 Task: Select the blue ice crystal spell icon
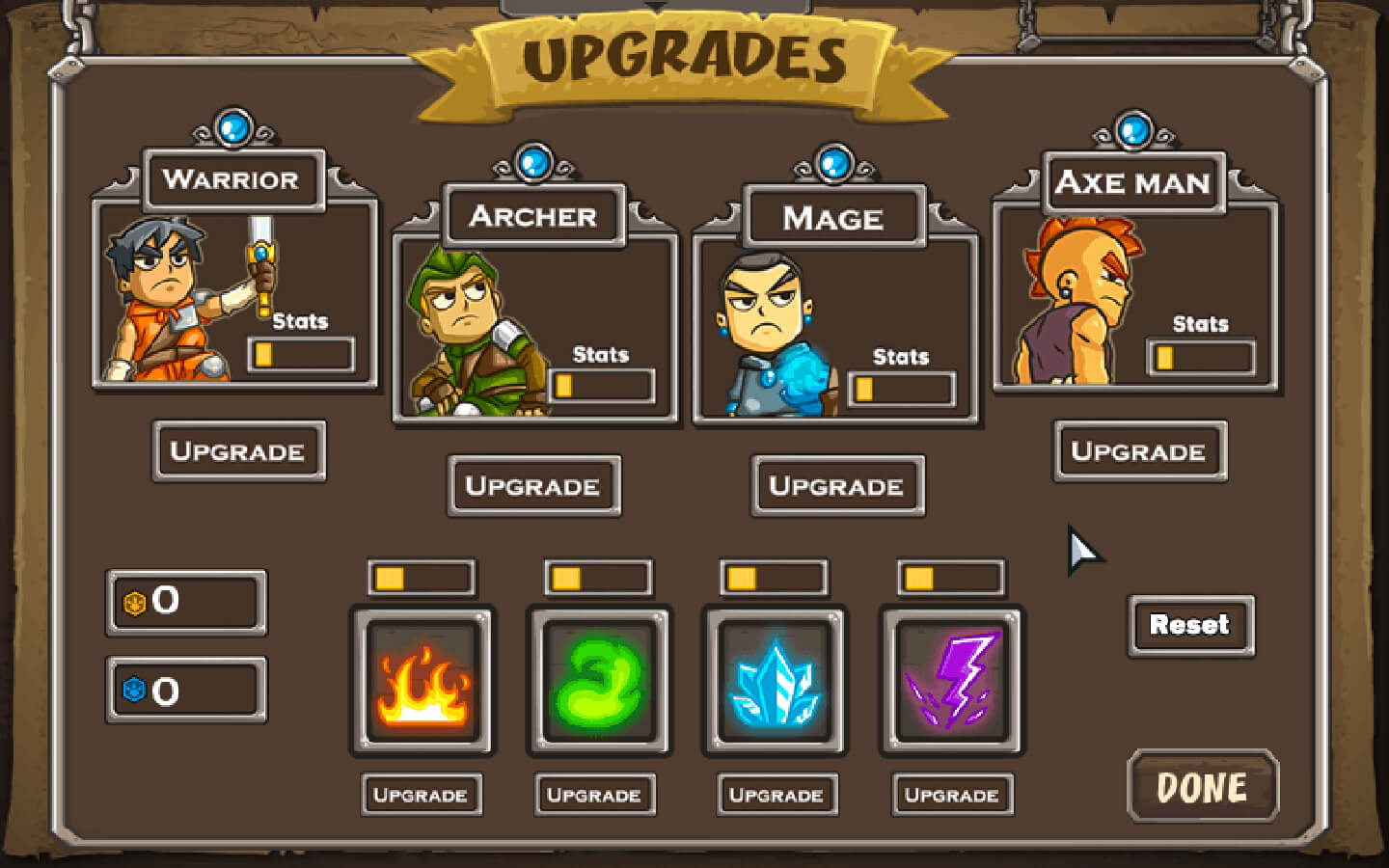coord(776,681)
